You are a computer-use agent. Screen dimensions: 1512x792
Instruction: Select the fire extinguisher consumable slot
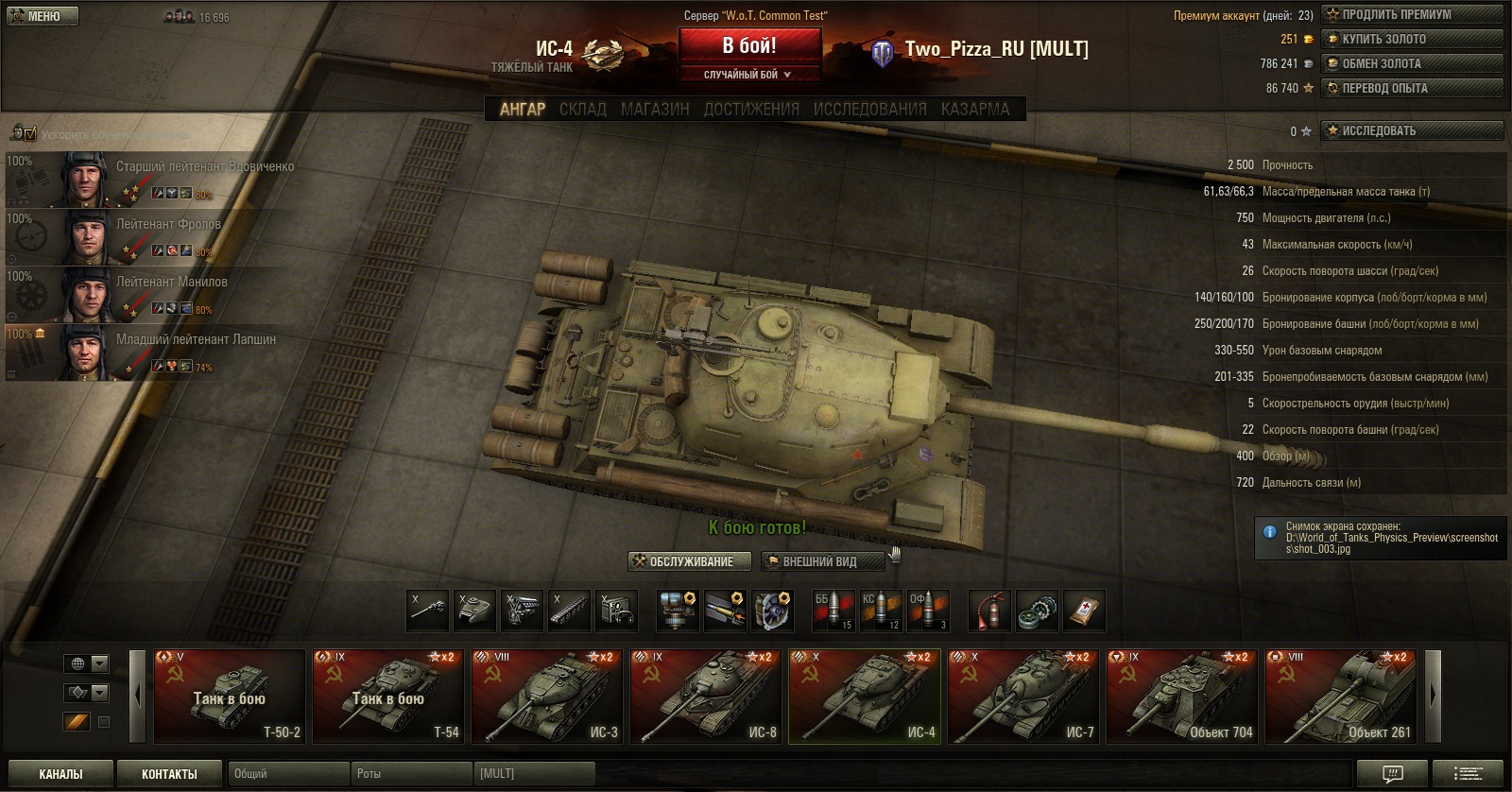coord(988,611)
